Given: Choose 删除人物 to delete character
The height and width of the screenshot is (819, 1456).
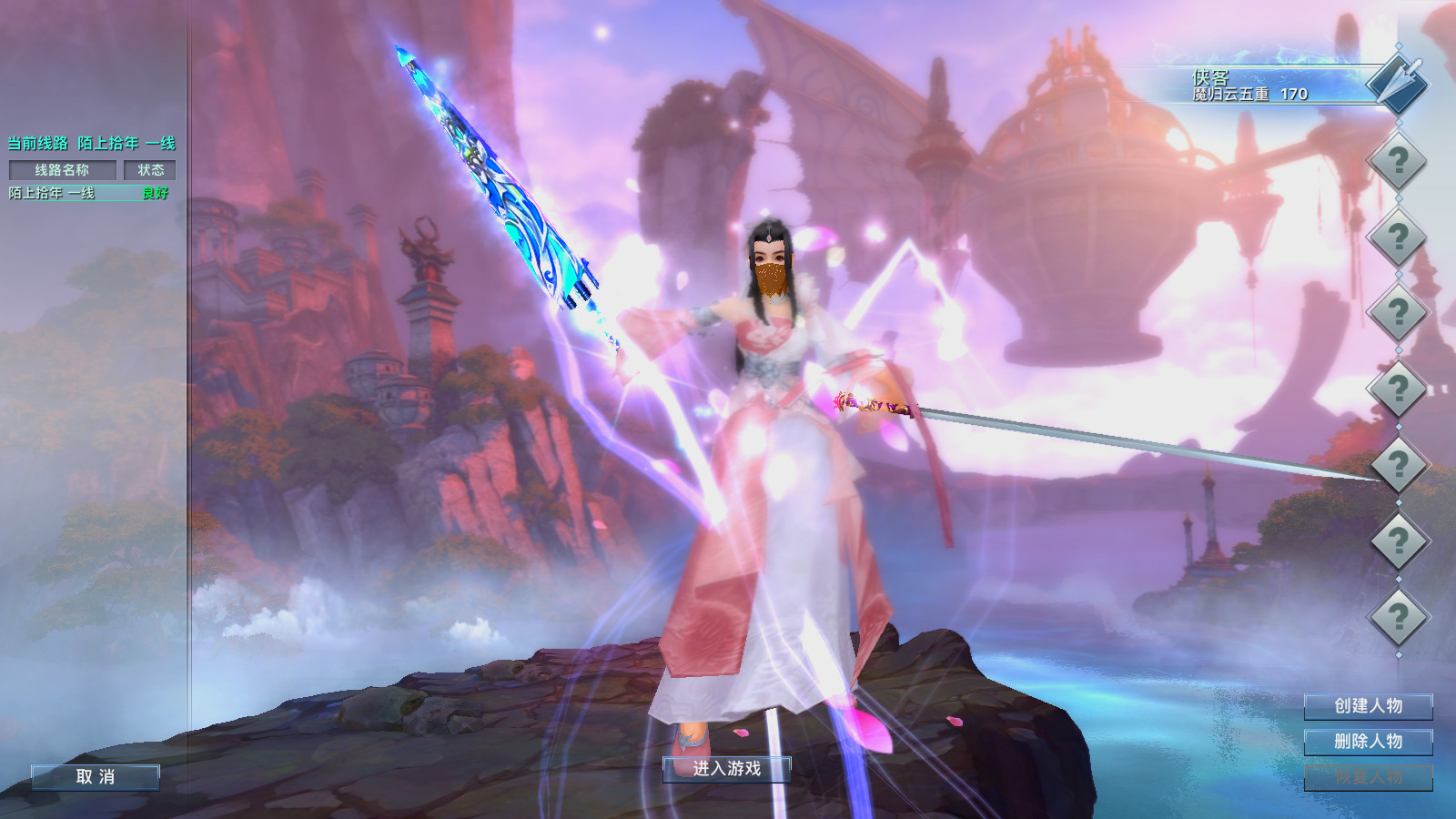Looking at the screenshot, I should pyautogui.click(x=1368, y=742).
